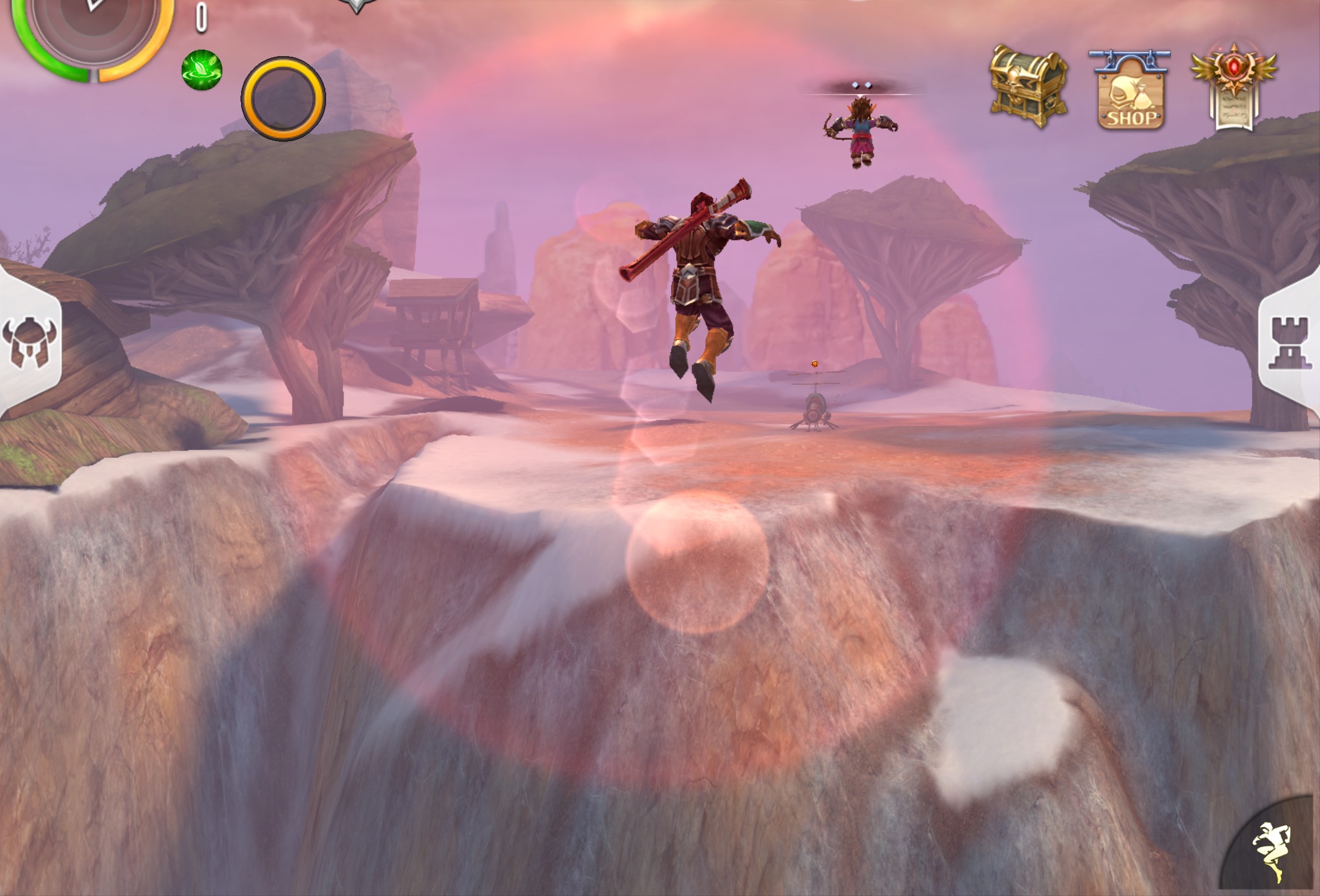Open the golden treasure chest
Viewport: 1320px width, 896px height.
[1027, 86]
